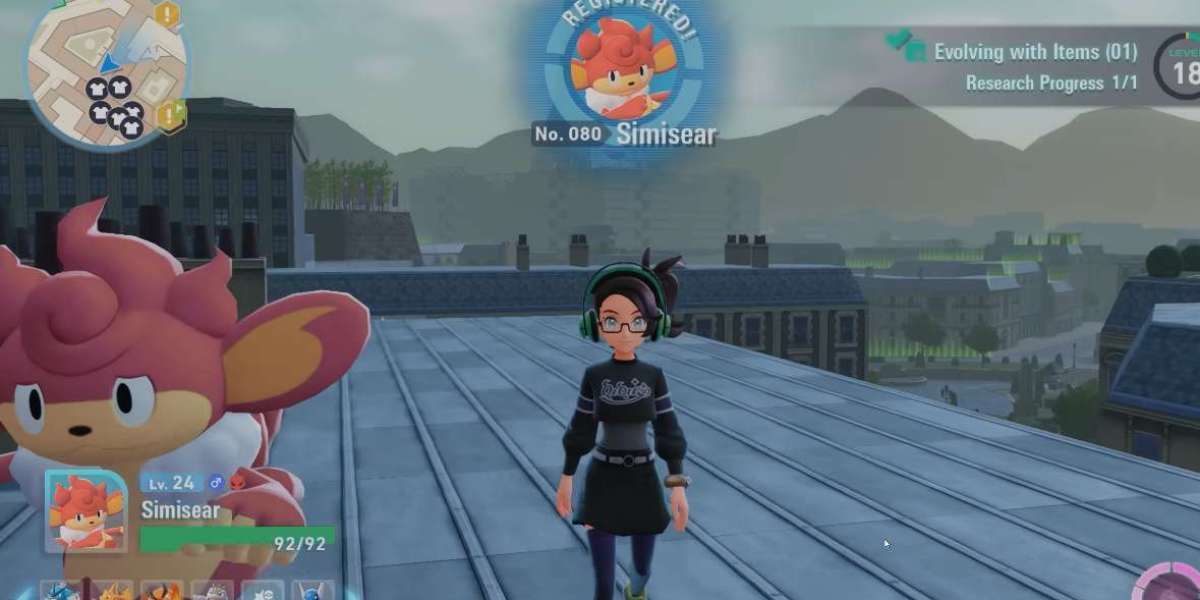Open the Evolving with Items research task
The width and height of the screenshot is (1200, 600).
1034,52
